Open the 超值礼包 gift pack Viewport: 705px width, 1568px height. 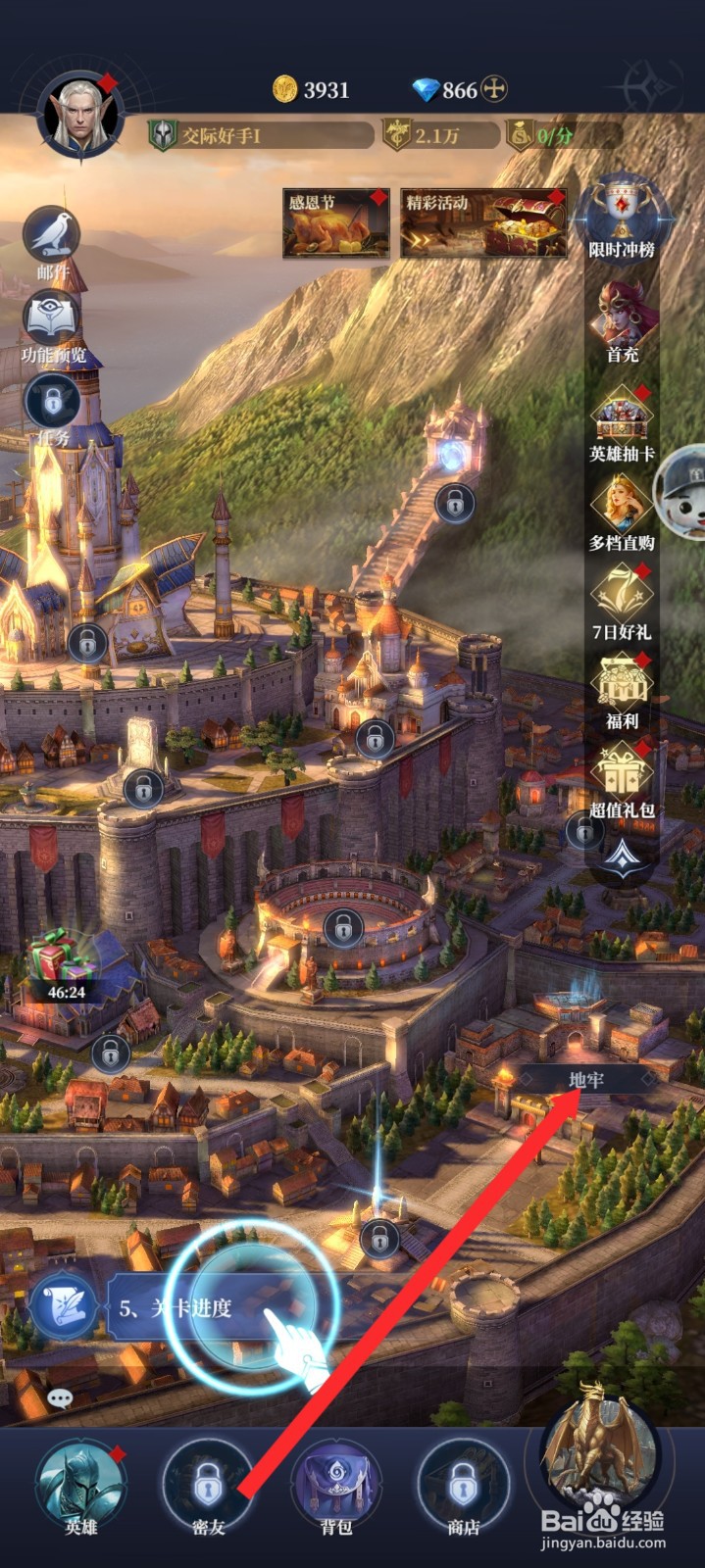[622, 778]
